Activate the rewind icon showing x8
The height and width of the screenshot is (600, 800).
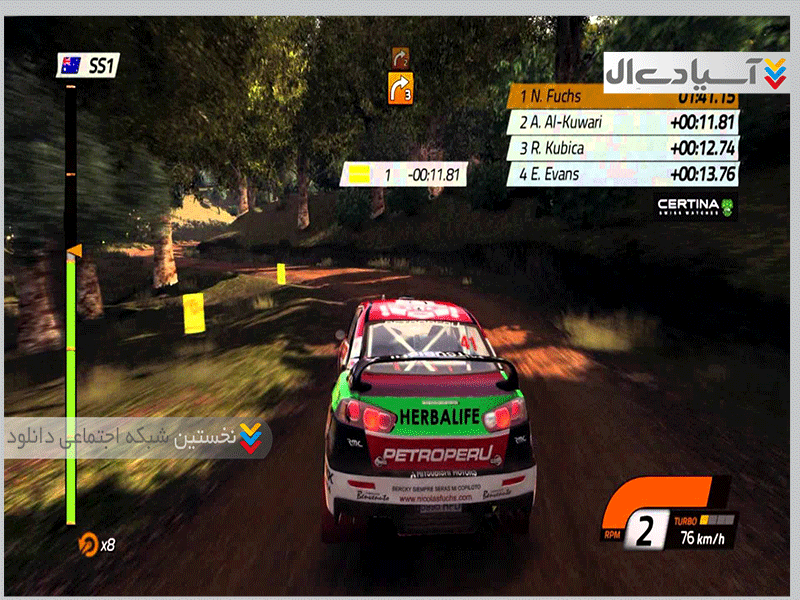pos(97,544)
